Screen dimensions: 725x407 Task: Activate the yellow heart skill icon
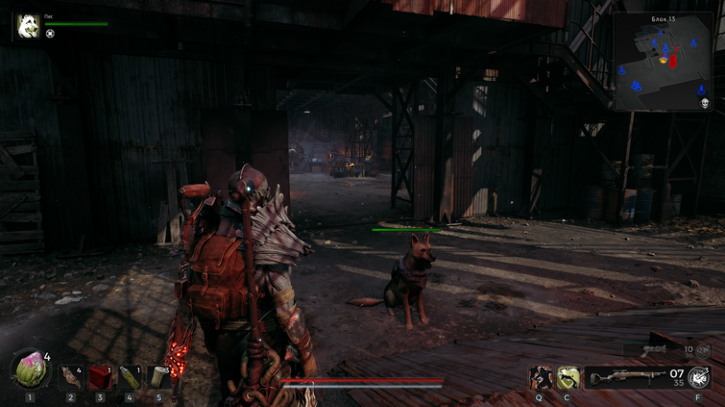pyautogui.click(x=568, y=377)
